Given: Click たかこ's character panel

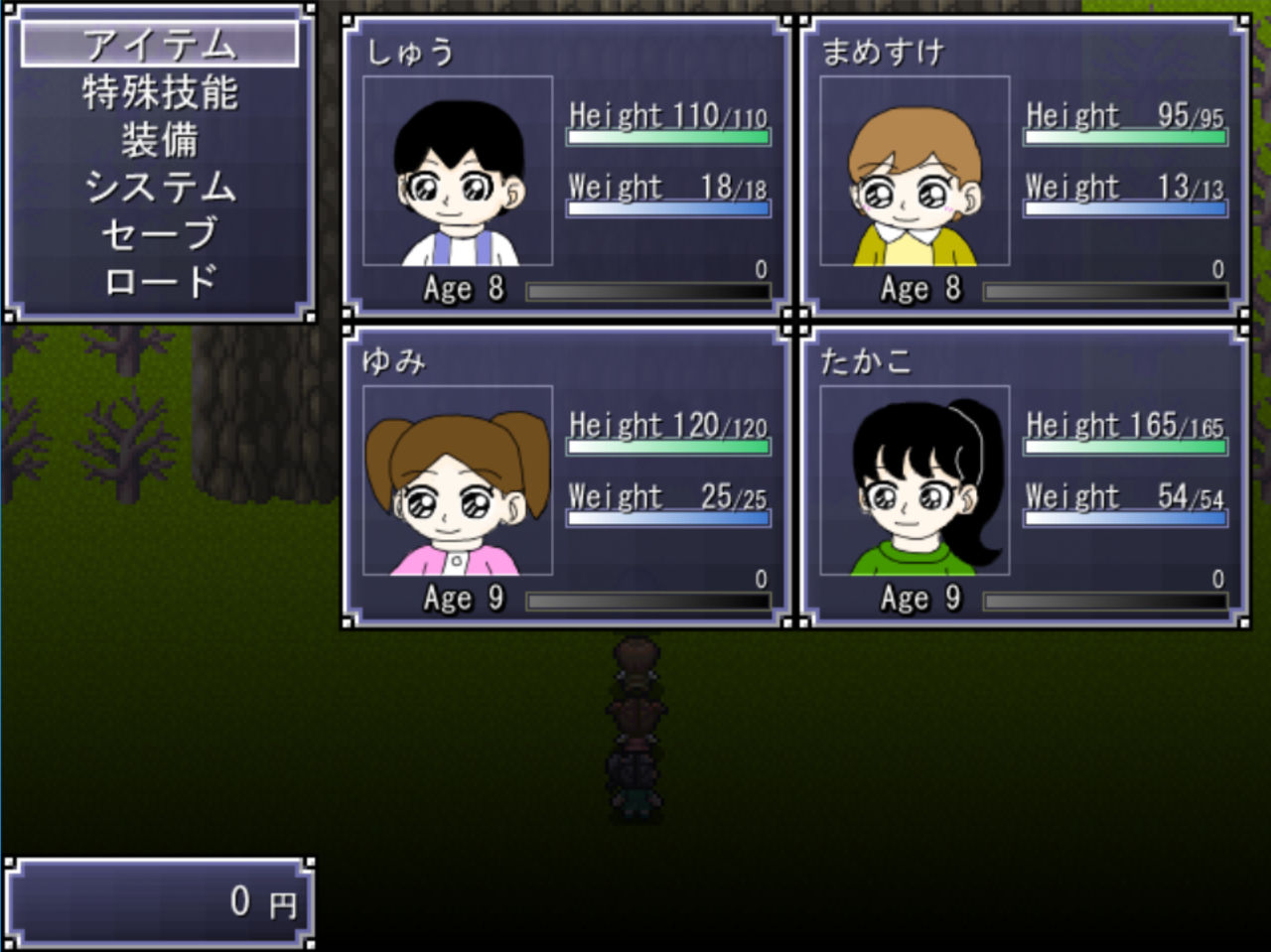Looking at the screenshot, I should click(1024, 476).
